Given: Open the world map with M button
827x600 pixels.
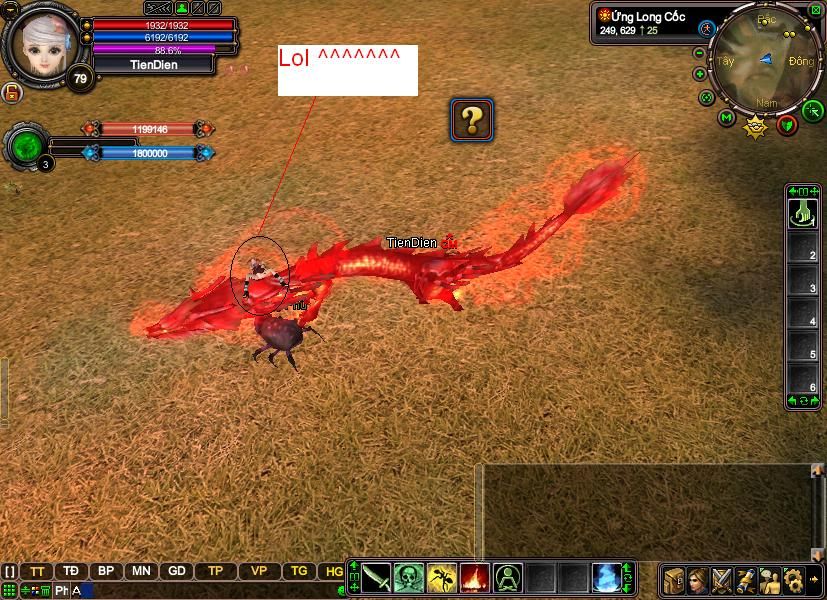Looking at the screenshot, I should [726, 118].
